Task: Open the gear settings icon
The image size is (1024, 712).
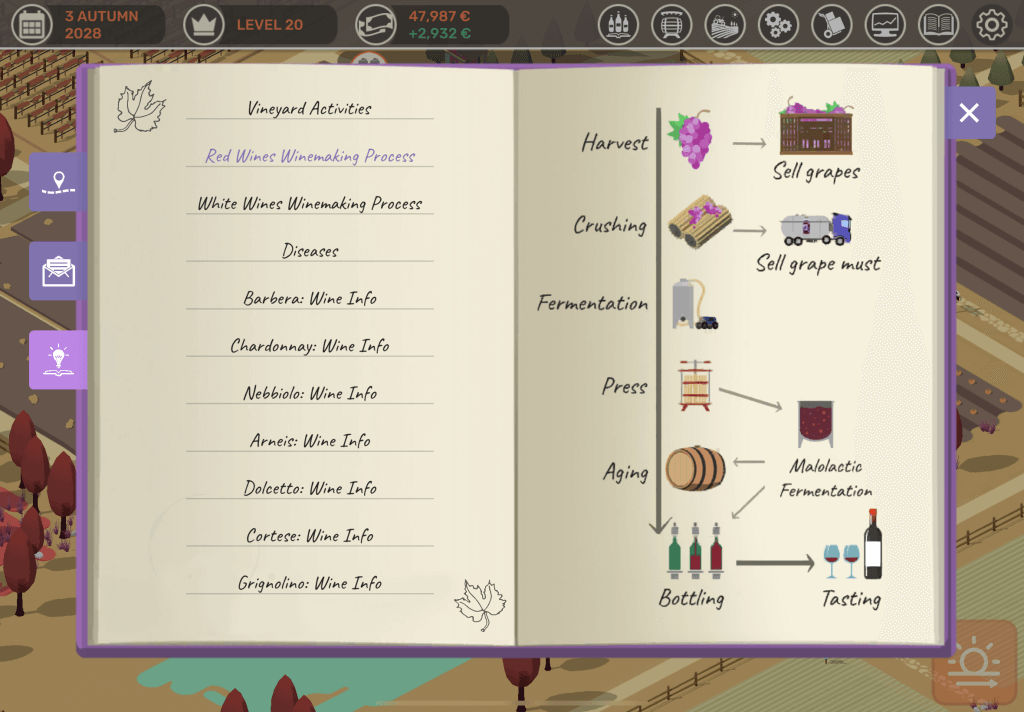Action: point(992,24)
